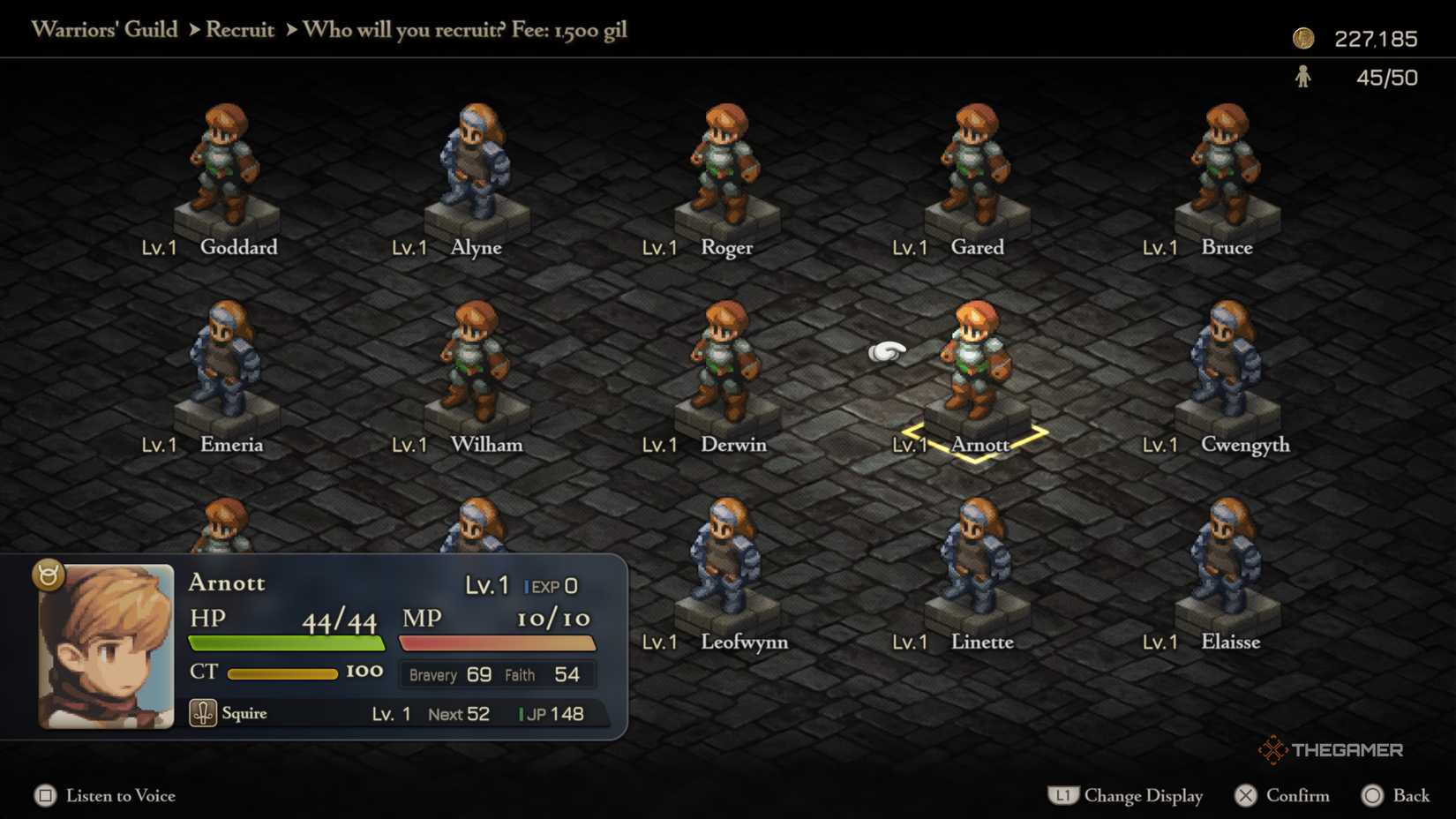Image resolution: width=1456 pixels, height=819 pixels.
Task: Click the unit count person icon
Action: coord(1302,78)
